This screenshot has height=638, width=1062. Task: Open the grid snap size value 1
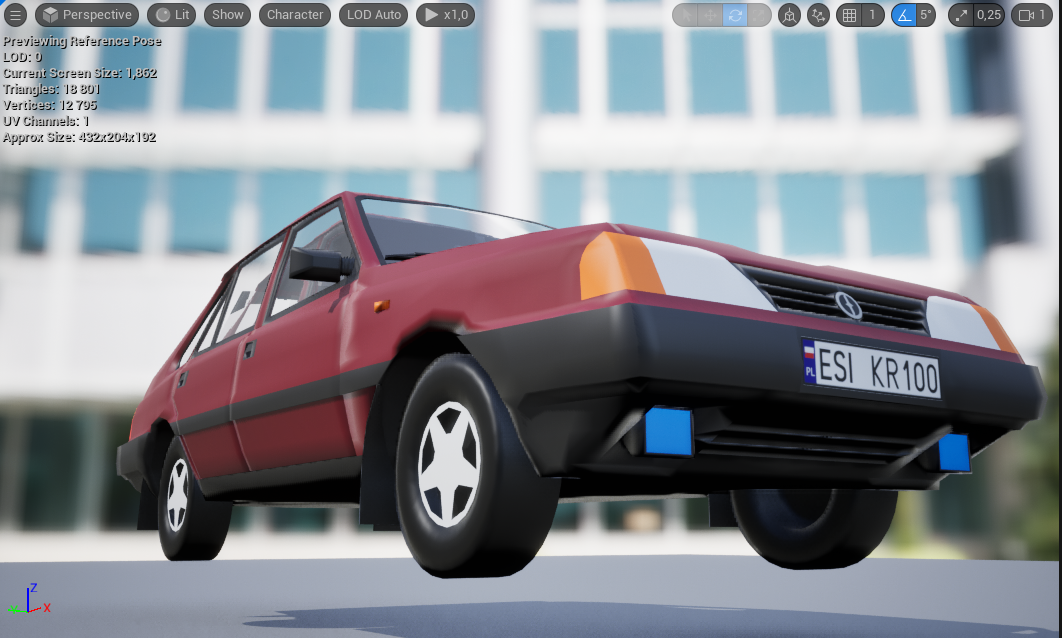[x=872, y=15]
